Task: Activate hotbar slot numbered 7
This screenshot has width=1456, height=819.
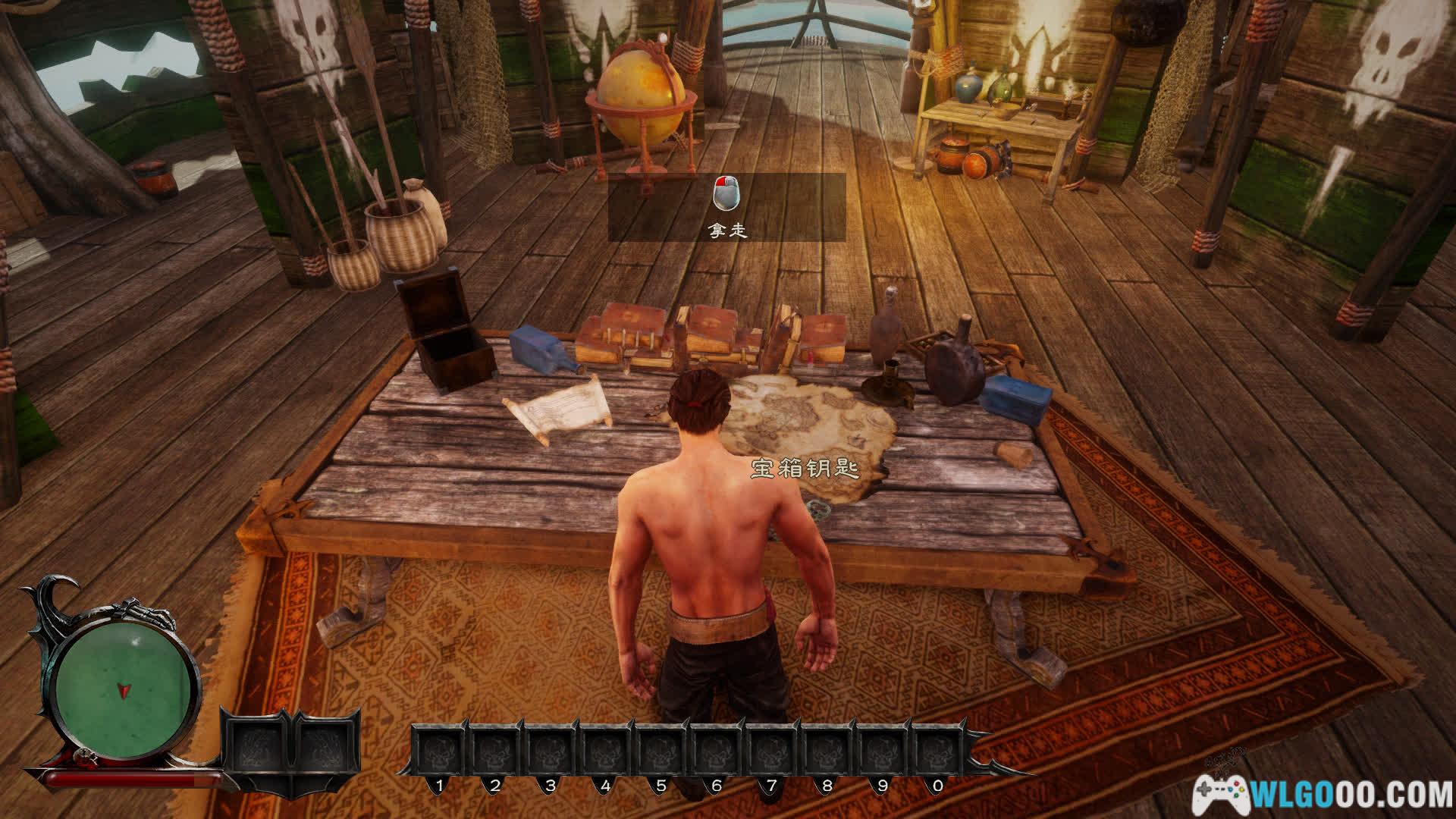Action: [771, 752]
